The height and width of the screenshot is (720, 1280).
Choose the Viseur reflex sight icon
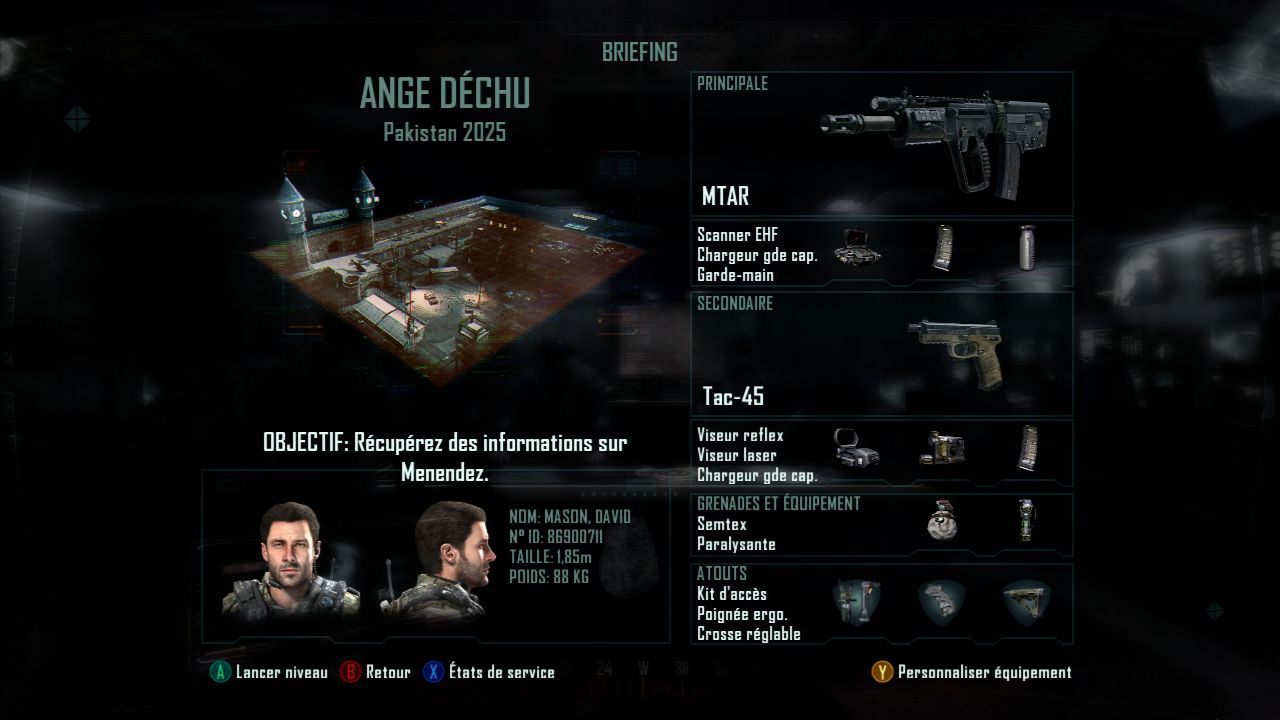(857, 449)
